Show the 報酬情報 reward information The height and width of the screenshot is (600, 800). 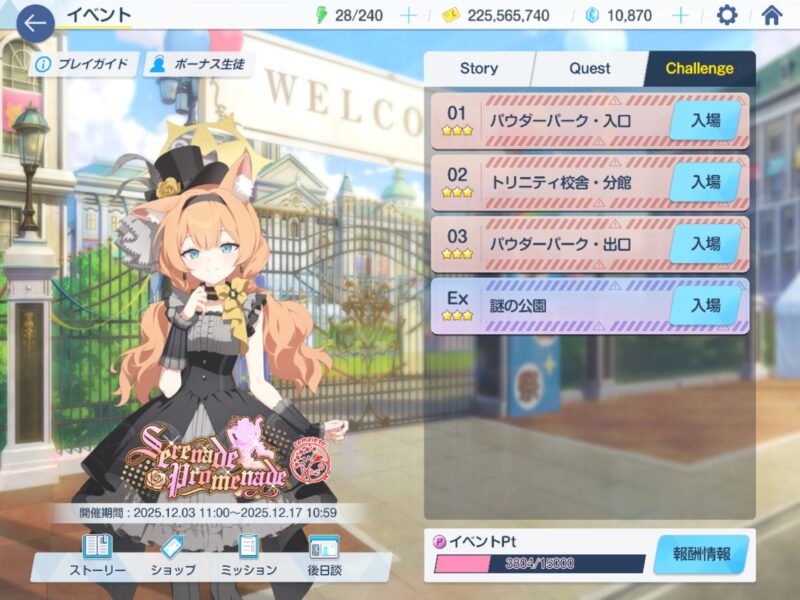click(x=701, y=554)
